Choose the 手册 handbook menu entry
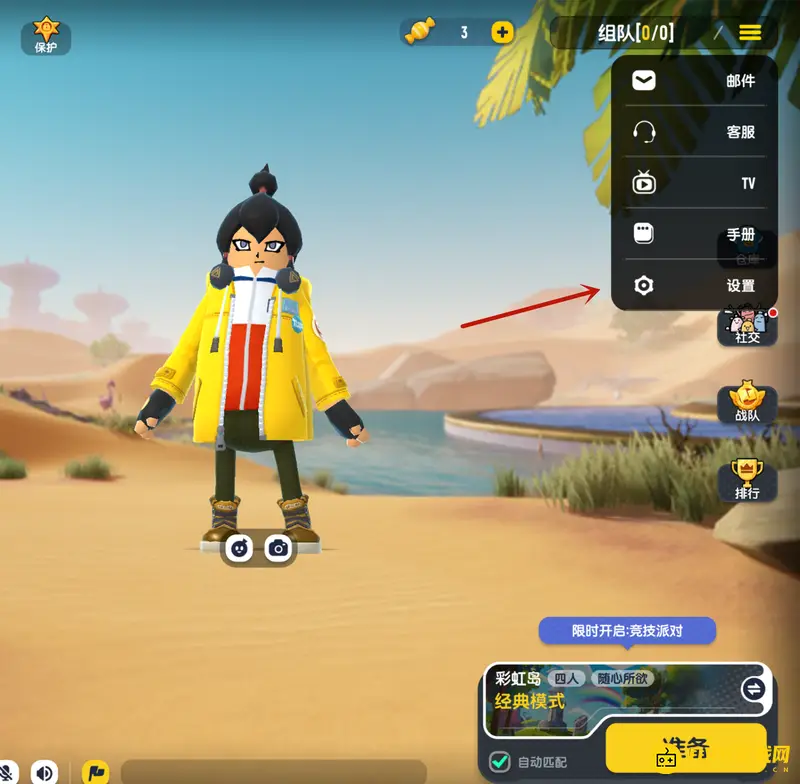The width and height of the screenshot is (800, 784). tap(694, 234)
